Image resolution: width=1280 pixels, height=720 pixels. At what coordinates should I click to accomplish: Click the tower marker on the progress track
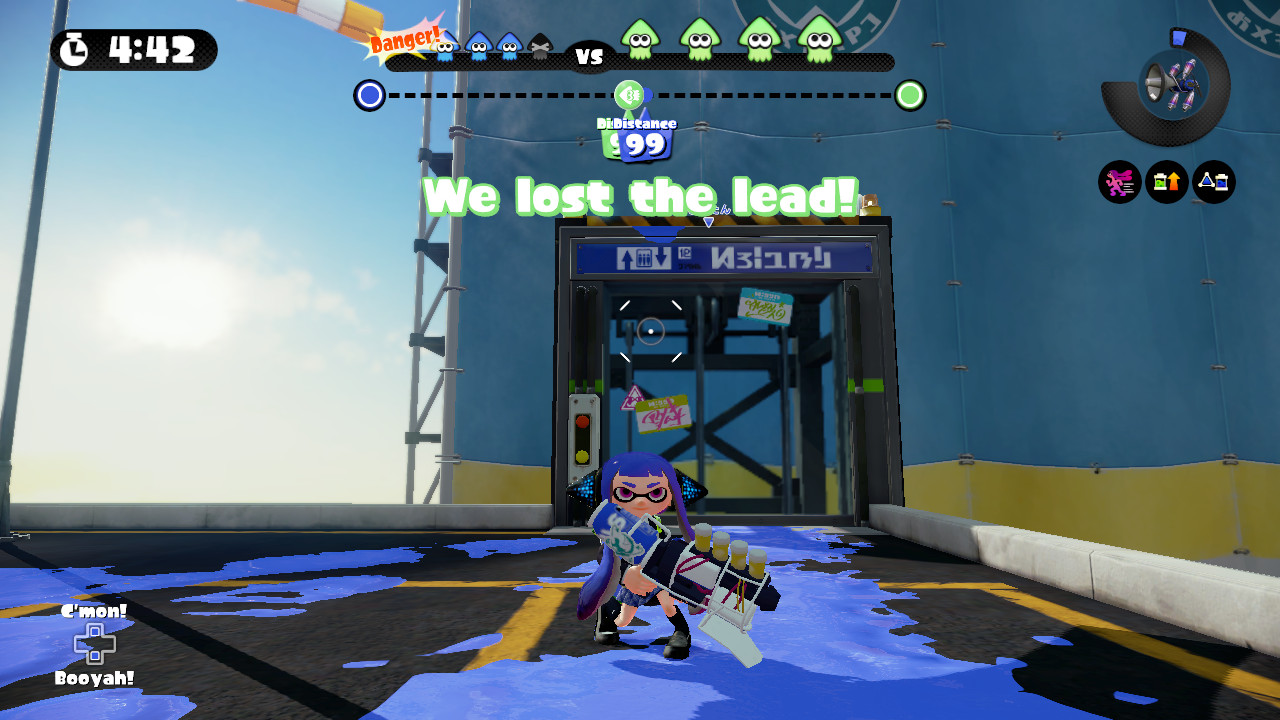(x=629, y=94)
